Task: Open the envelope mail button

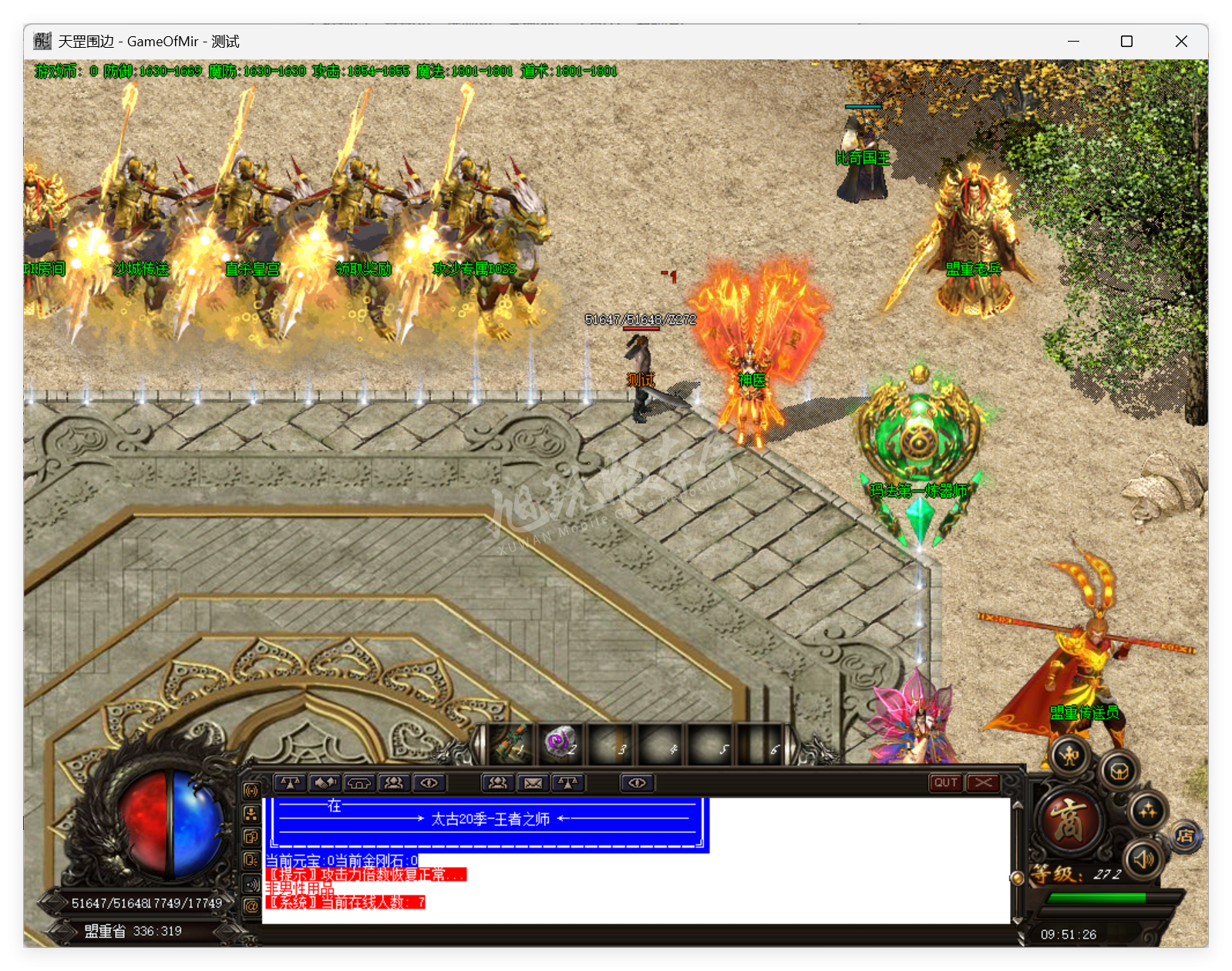Action: pos(533,783)
